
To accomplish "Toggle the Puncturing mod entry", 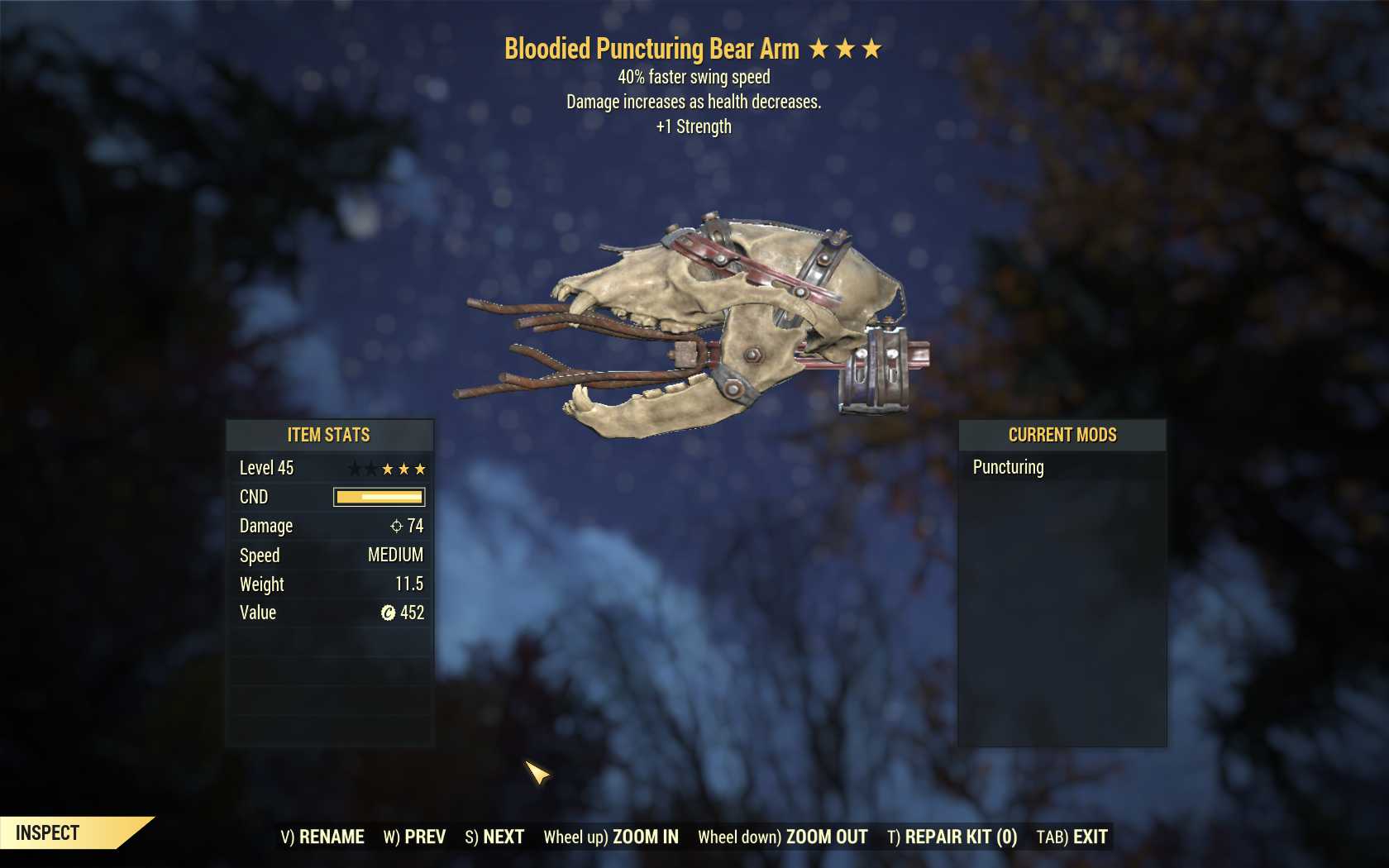I will 1009,467.
